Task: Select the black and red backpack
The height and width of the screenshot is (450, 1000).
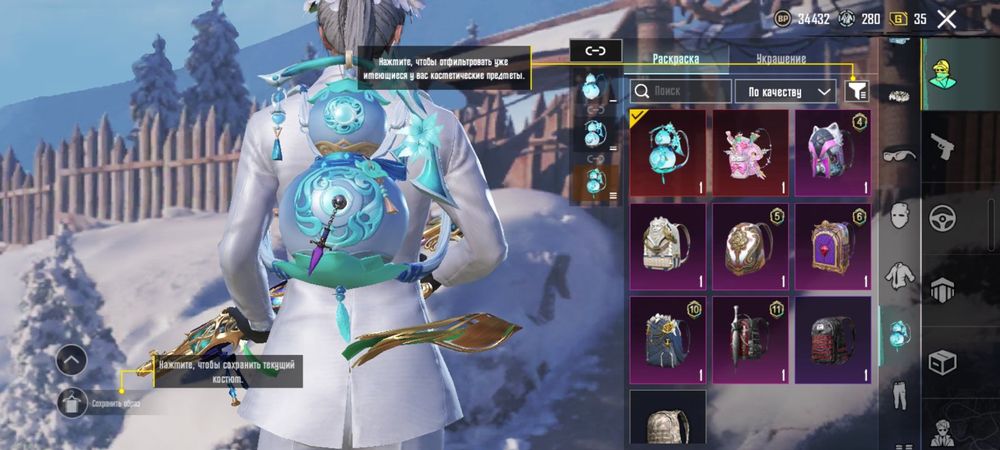Action: (x=832, y=340)
